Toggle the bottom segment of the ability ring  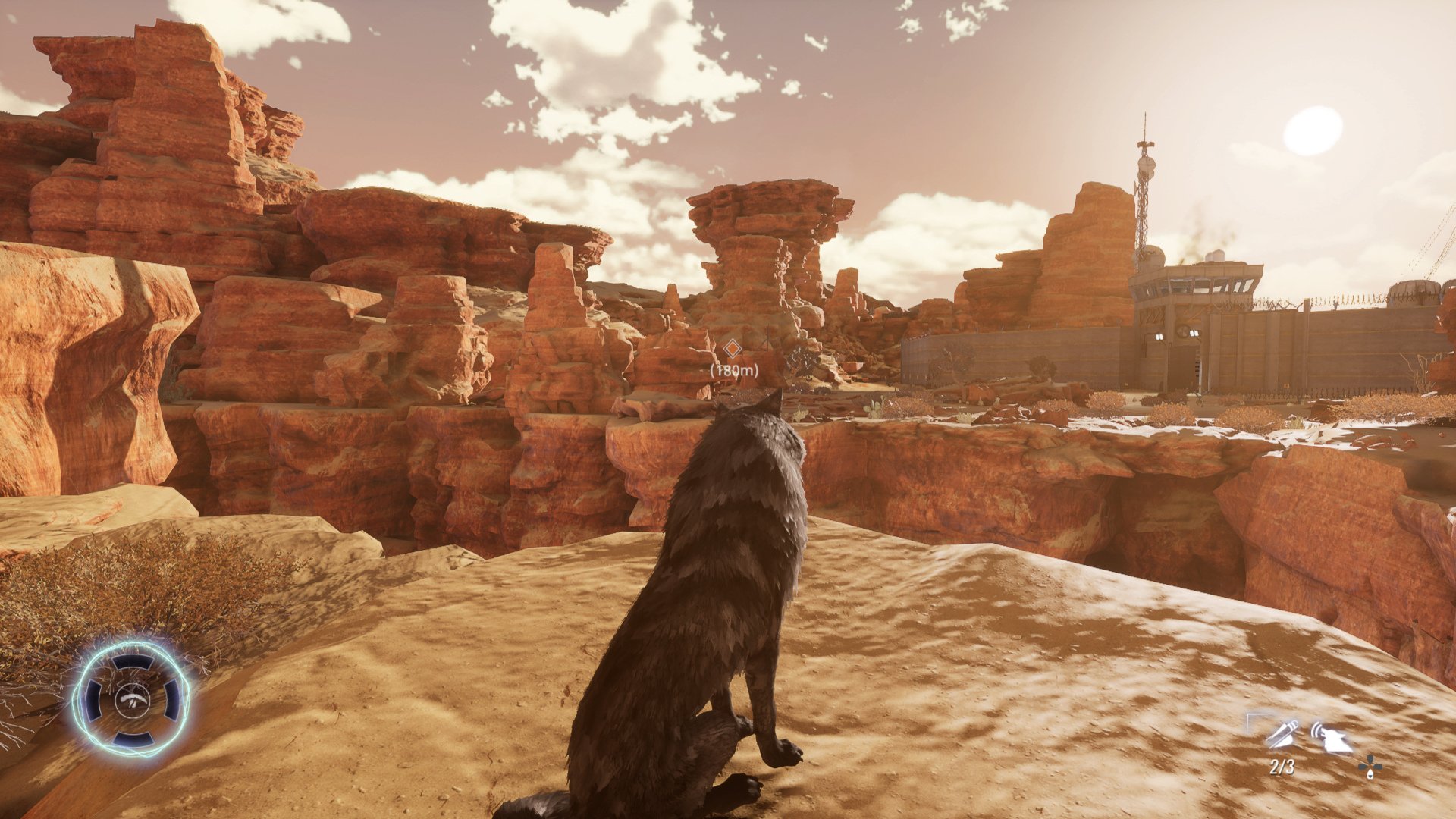pos(133,737)
